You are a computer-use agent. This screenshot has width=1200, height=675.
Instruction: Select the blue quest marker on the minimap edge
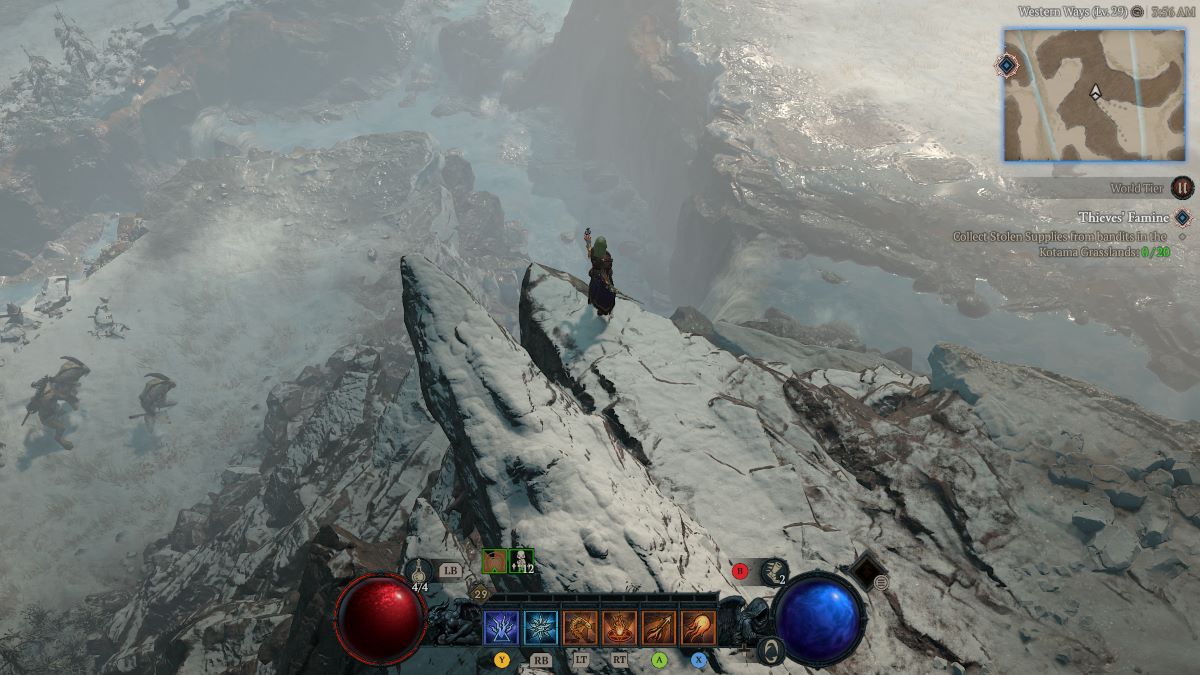1007,65
